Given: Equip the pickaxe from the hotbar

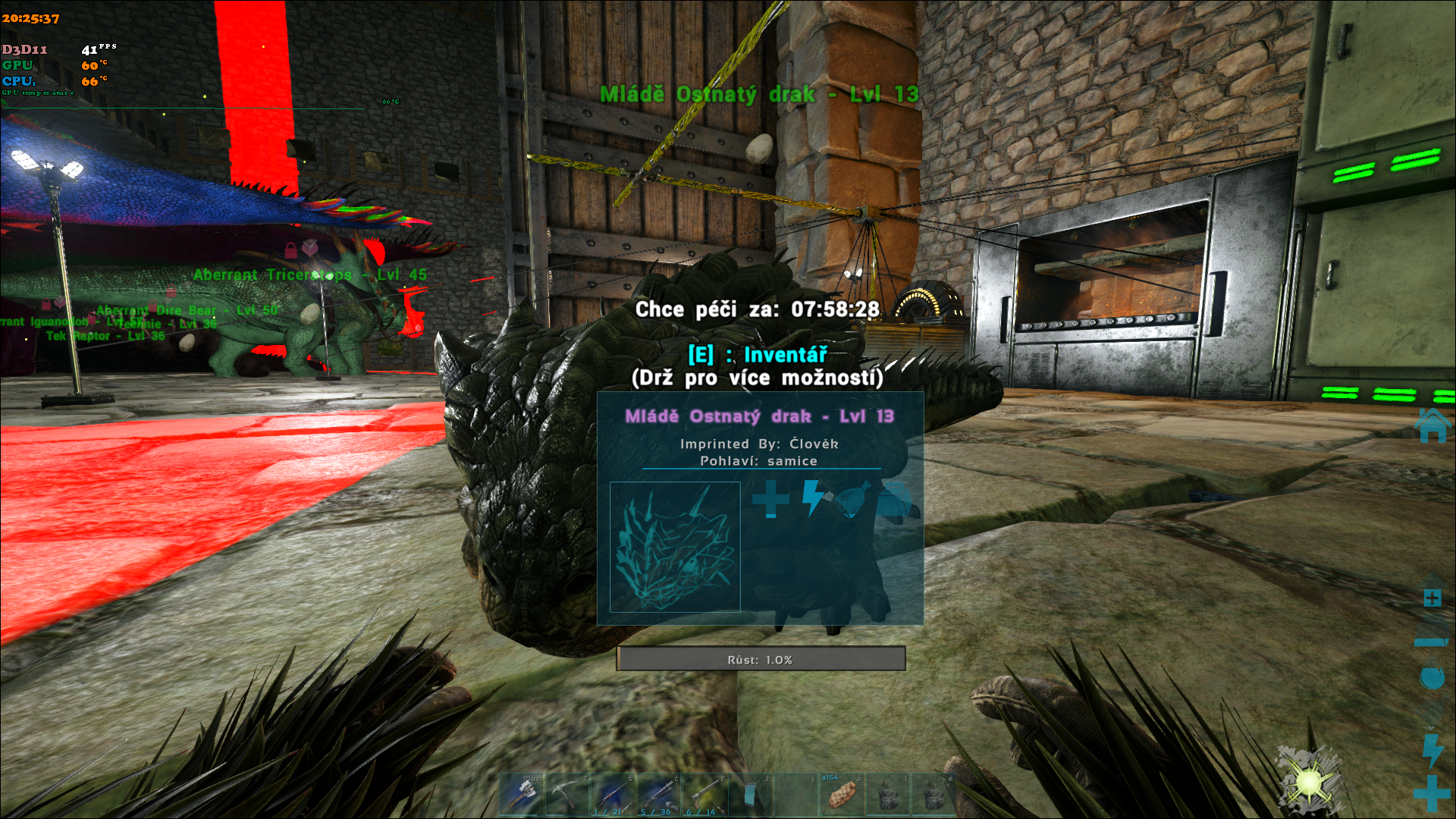Looking at the screenshot, I should coord(567,795).
